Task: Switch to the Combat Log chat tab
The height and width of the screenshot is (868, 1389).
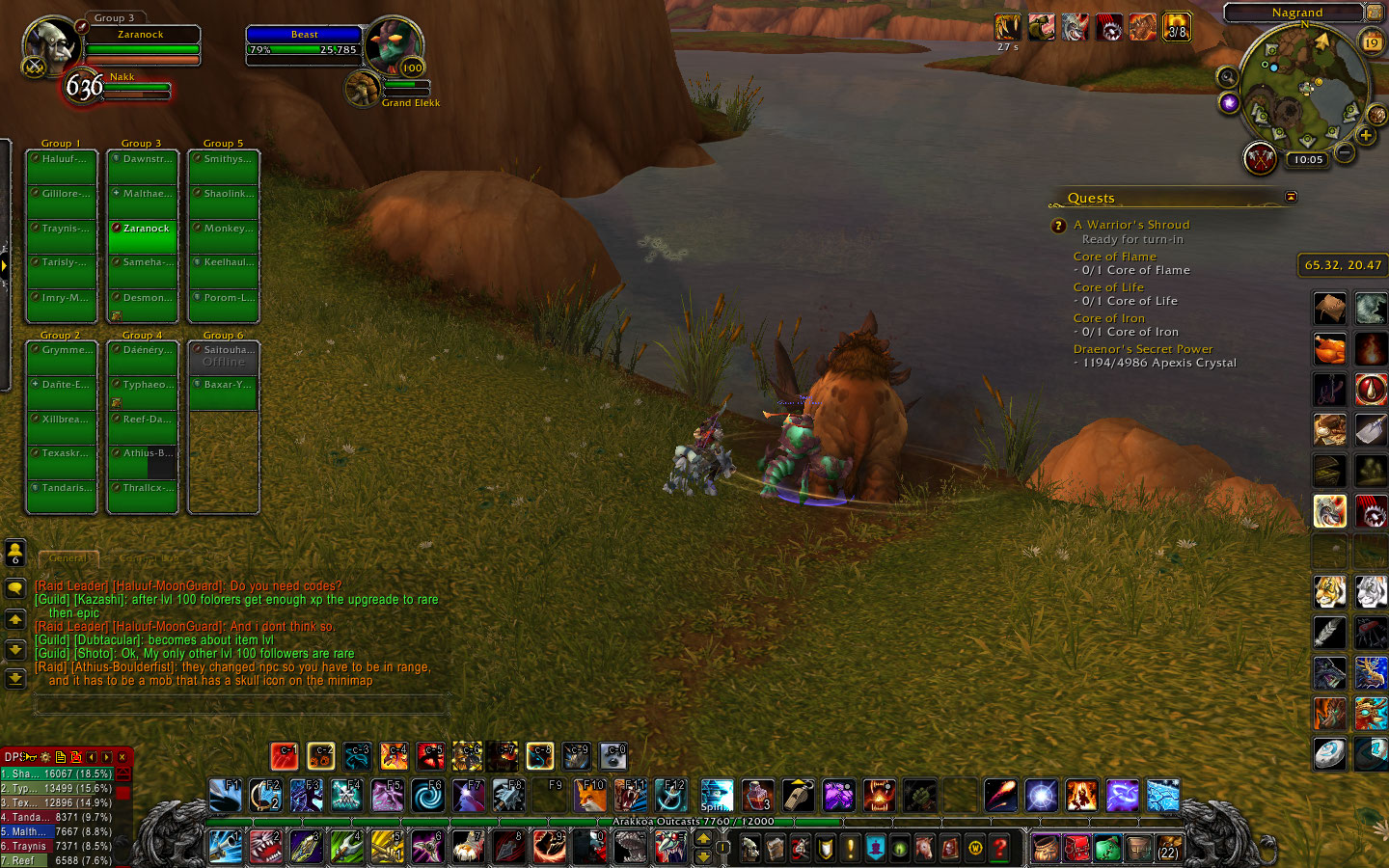Action: (x=150, y=557)
